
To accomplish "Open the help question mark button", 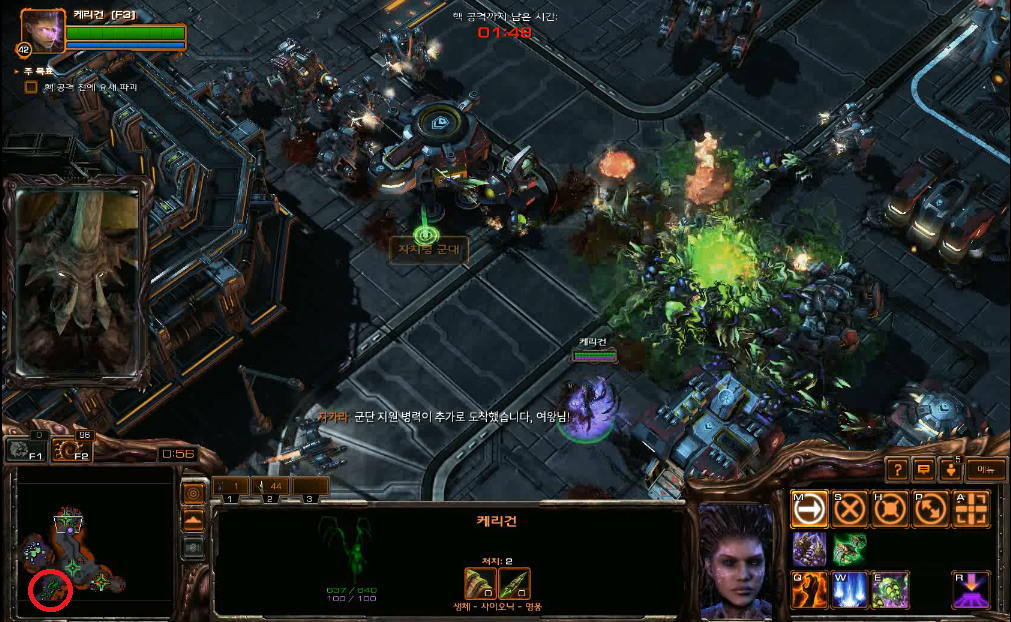I will pyautogui.click(x=897, y=468).
